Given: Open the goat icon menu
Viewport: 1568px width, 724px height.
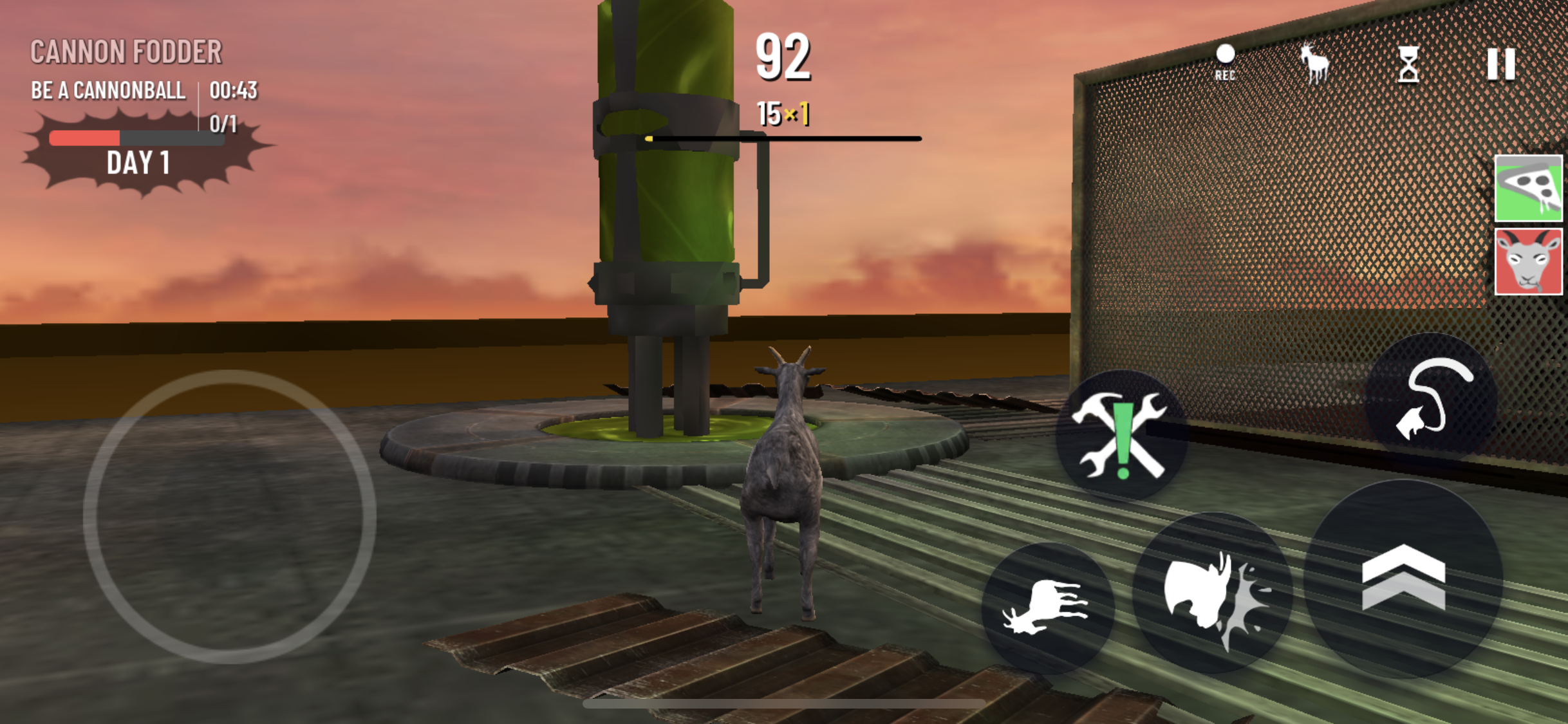Looking at the screenshot, I should [1314, 63].
